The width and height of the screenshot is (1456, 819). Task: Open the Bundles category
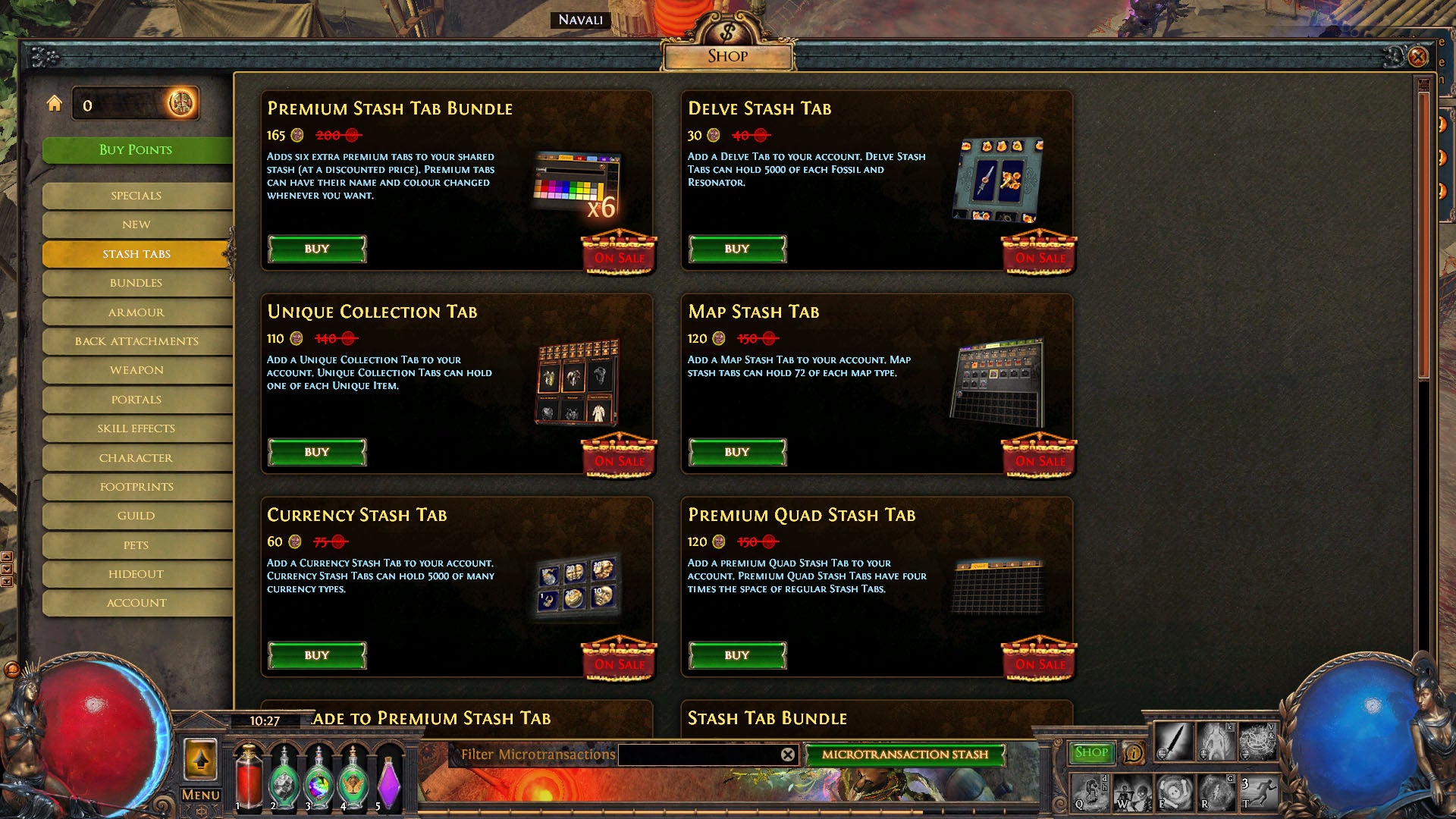click(136, 283)
